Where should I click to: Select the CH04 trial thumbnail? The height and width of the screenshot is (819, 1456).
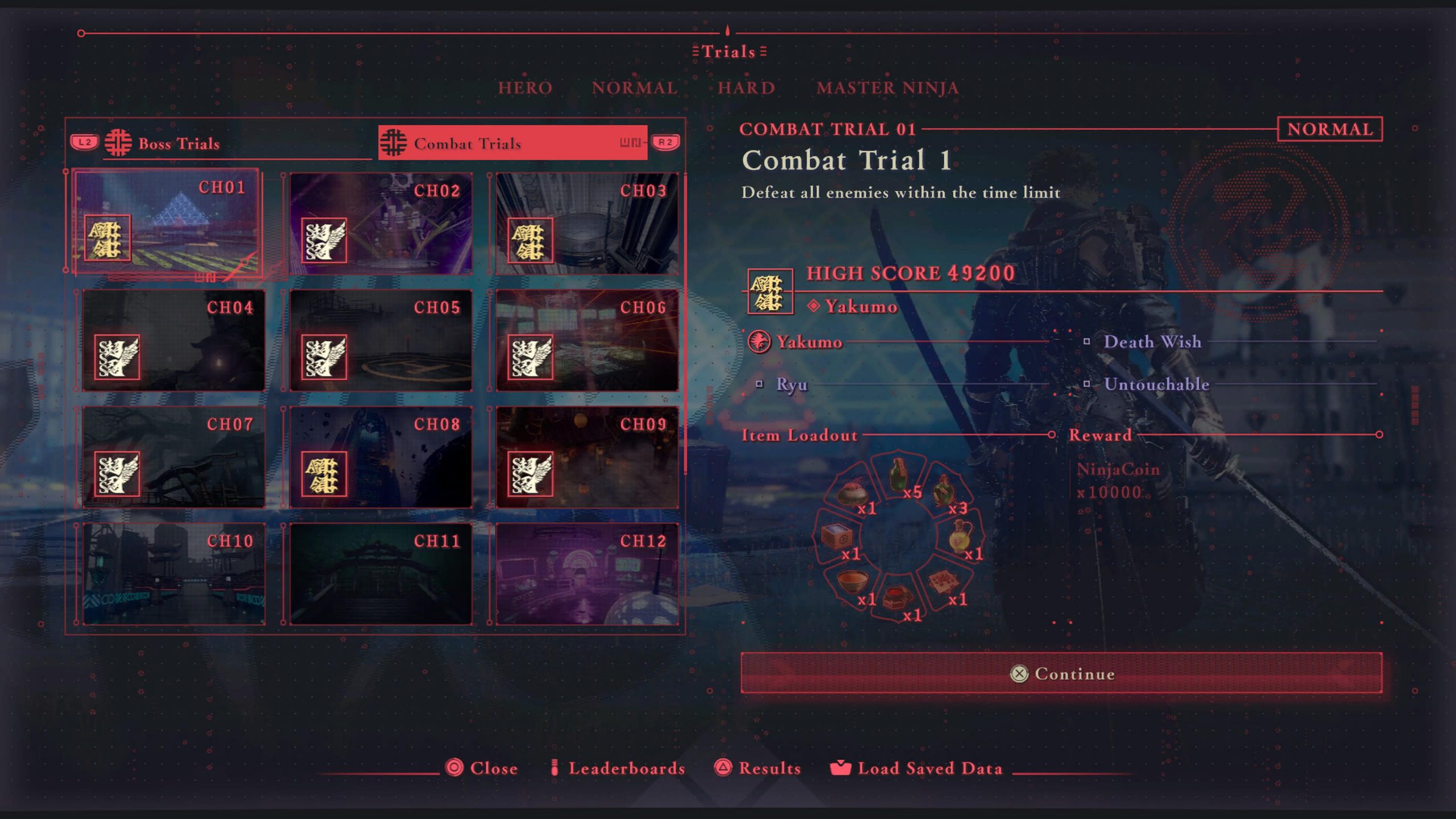(x=173, y=341)
